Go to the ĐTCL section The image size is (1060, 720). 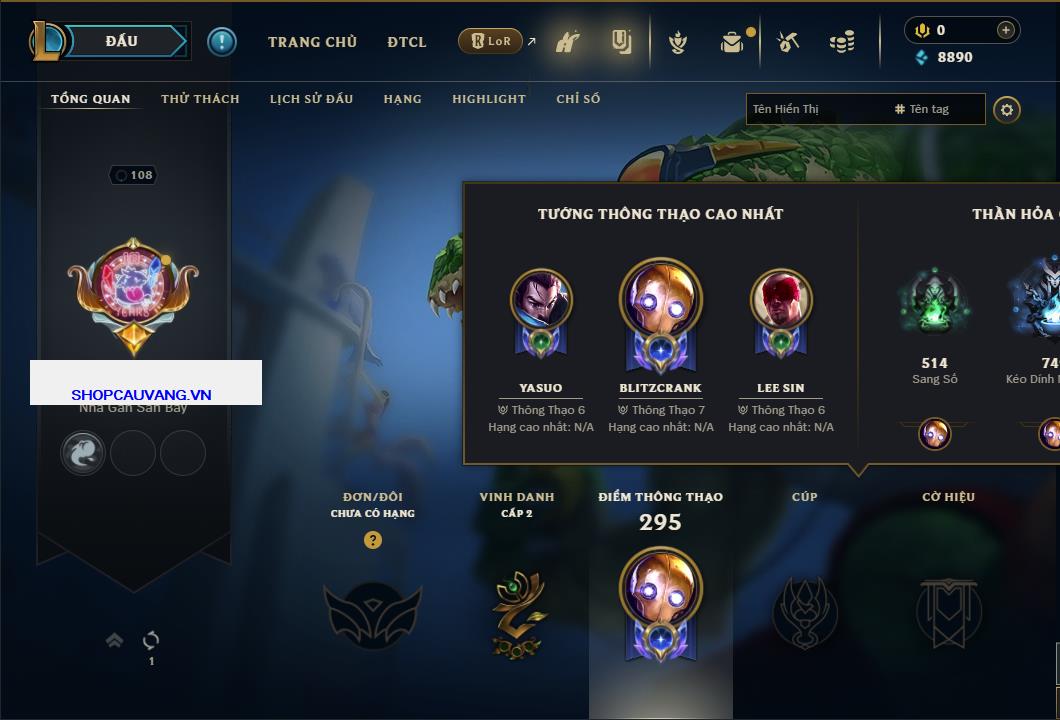[407, 42]
